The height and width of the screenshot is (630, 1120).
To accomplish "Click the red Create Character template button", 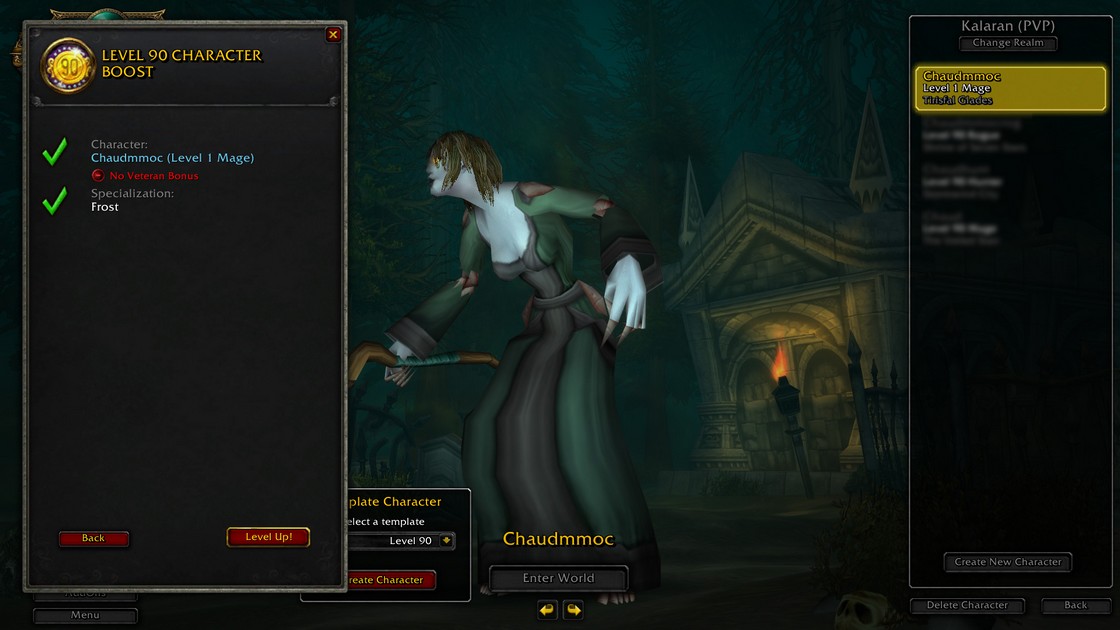I will pos(390,580).
